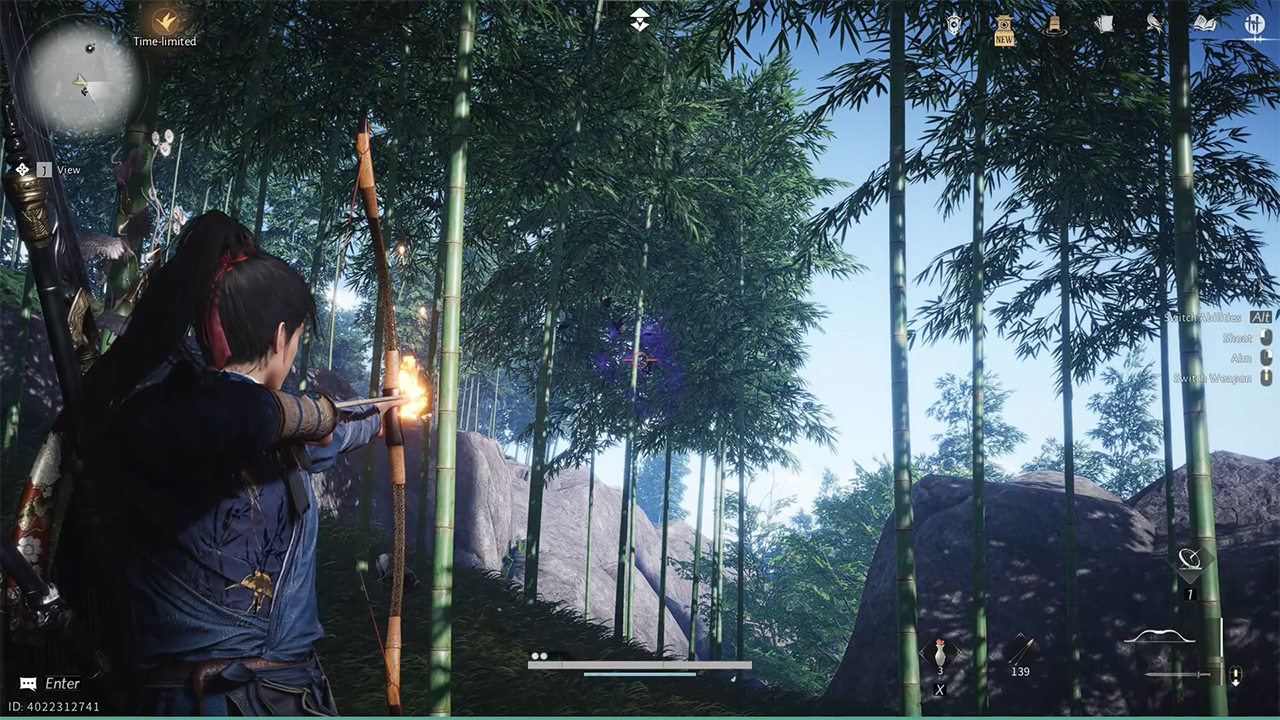Select the arrow ammo slot
This screenshot has height=720, width=1280.
coord(1019,650)
